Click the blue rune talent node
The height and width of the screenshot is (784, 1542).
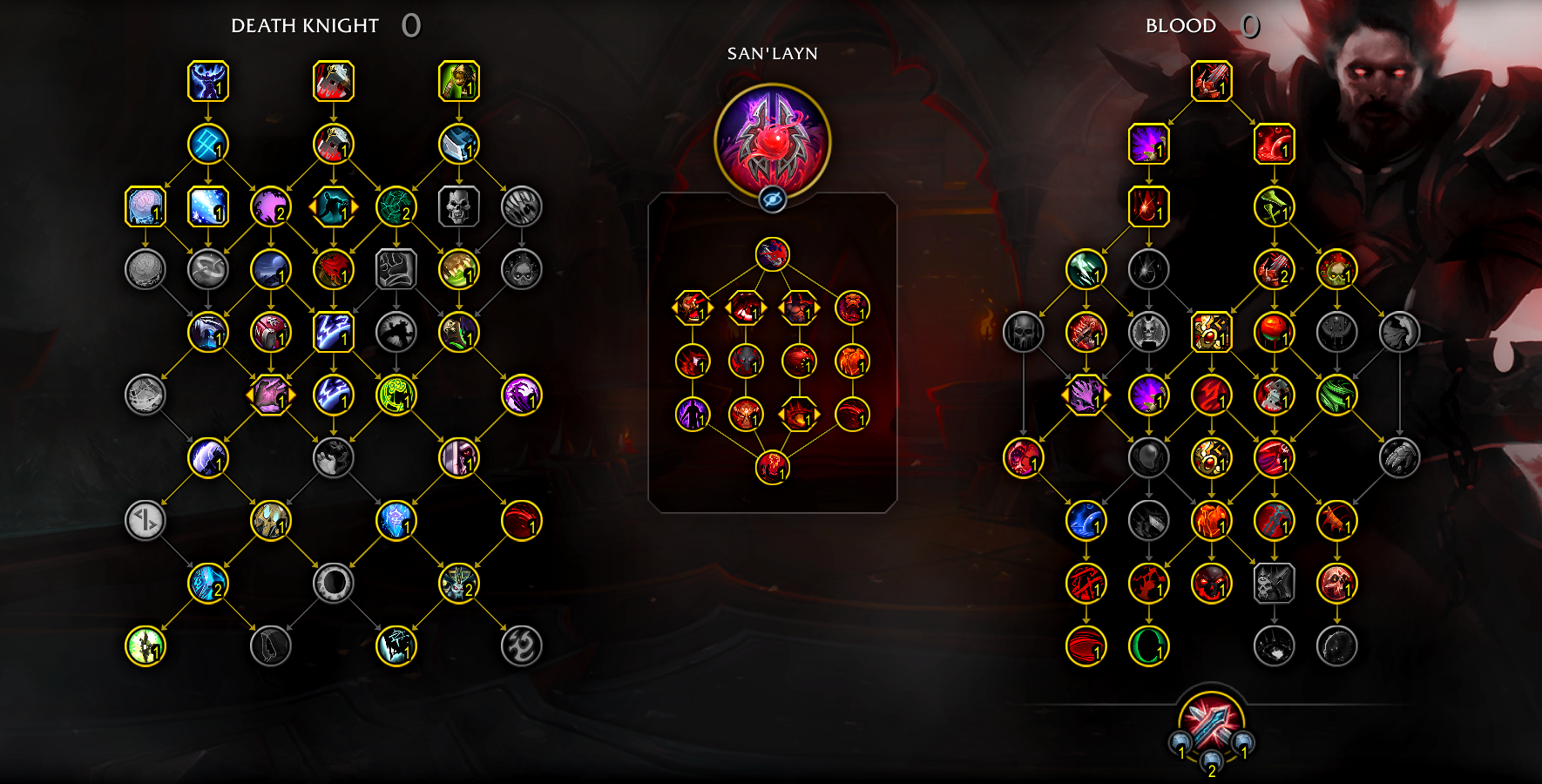208,144
